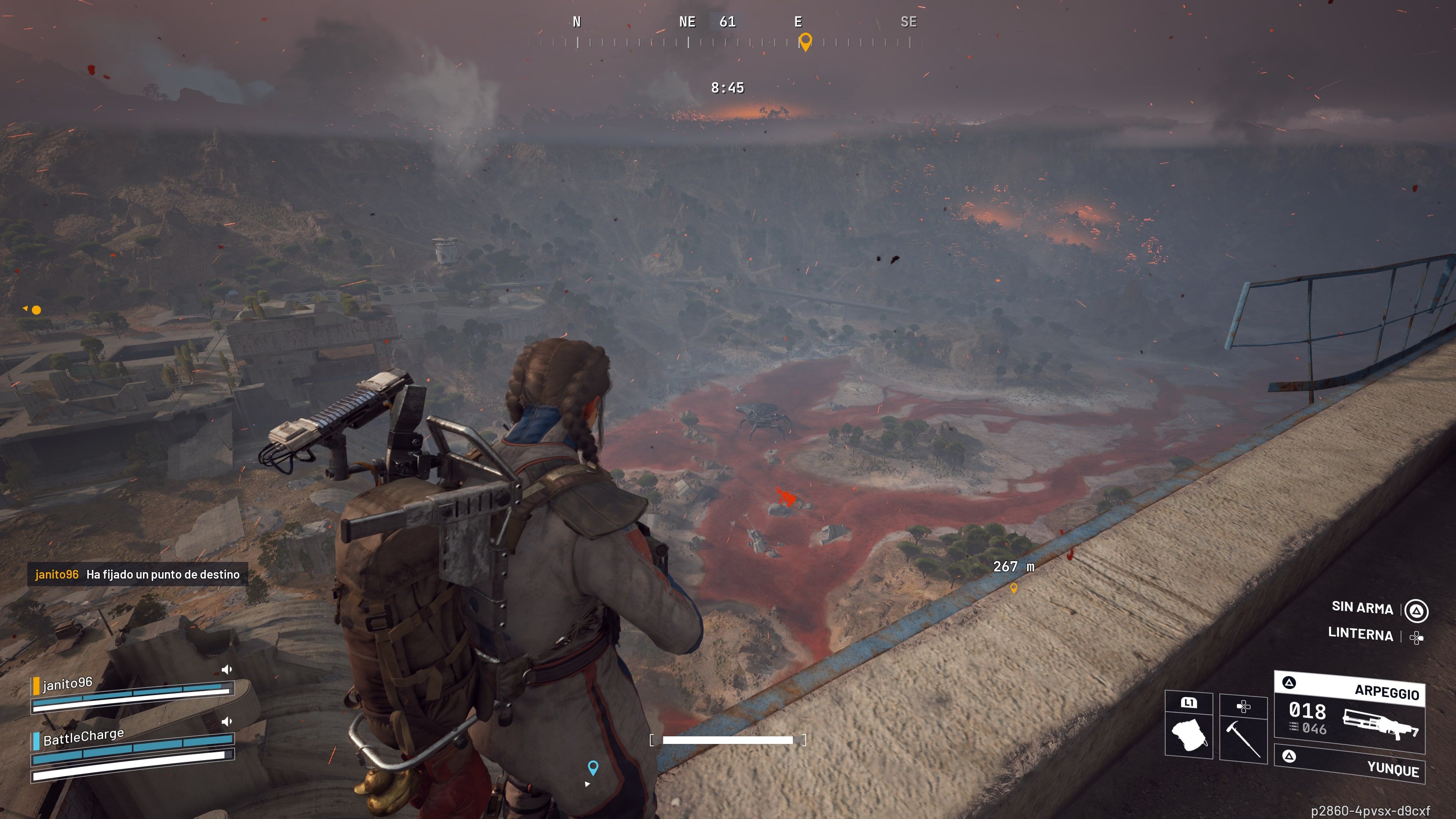Click the blue teammate location pin

coord(592,767)
